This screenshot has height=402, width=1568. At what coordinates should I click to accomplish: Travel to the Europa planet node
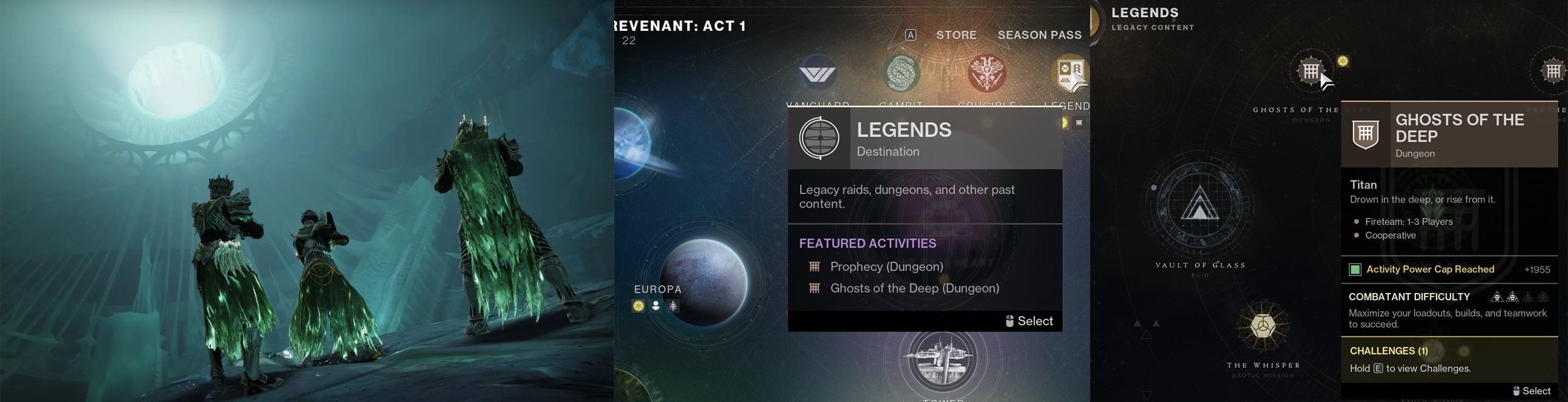(704, 282)
